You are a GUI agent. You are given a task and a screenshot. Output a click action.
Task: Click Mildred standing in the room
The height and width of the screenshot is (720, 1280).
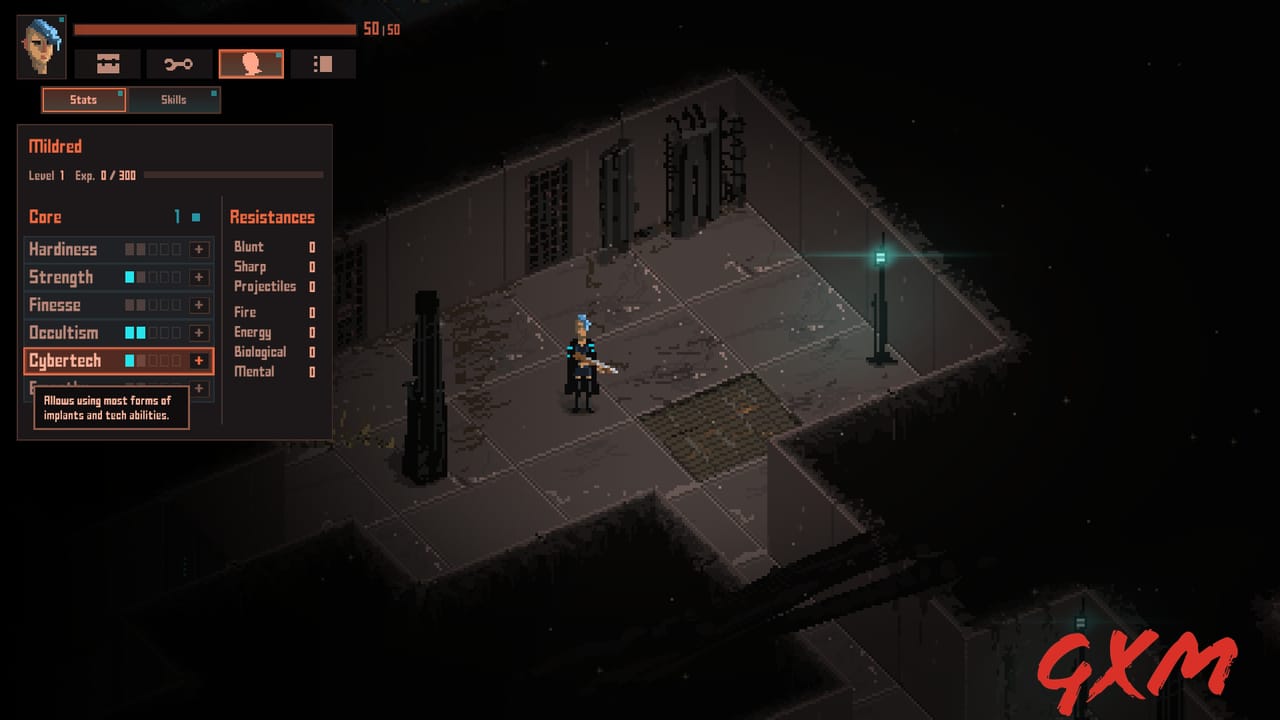click(x=582, y=365)
